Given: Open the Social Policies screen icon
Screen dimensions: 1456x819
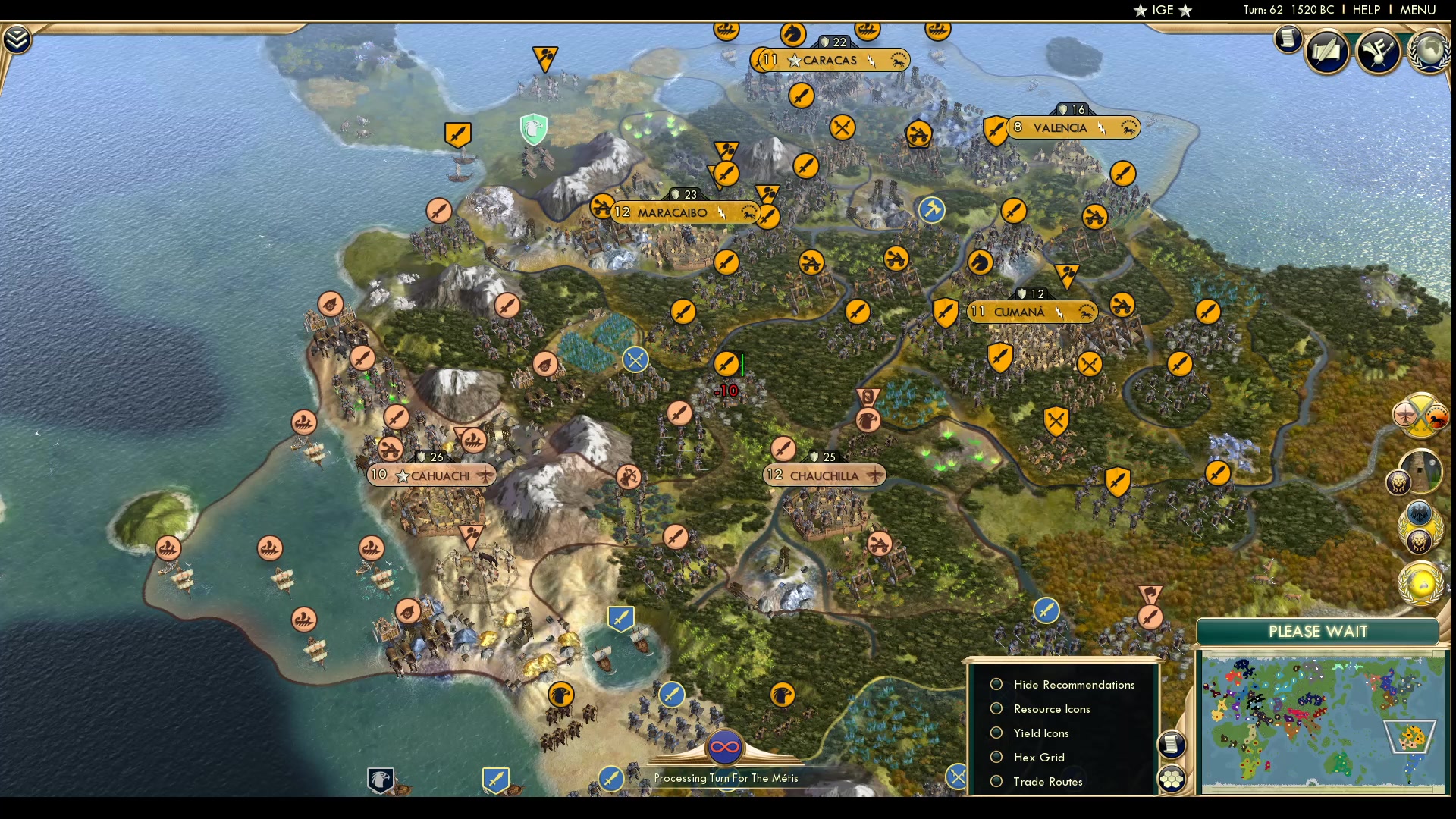Looking at the screenshot, I should (x=1329, y=52).
